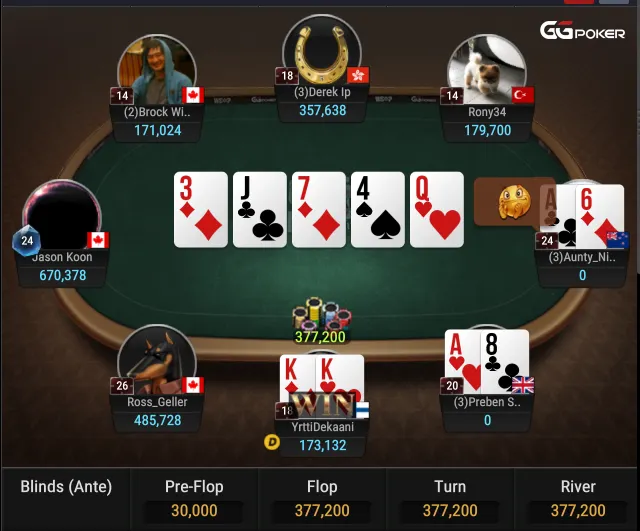This screenshot has height=531, width=640.
Task: Open the Blinds (Ante) stage
Action: coord(66,488)
